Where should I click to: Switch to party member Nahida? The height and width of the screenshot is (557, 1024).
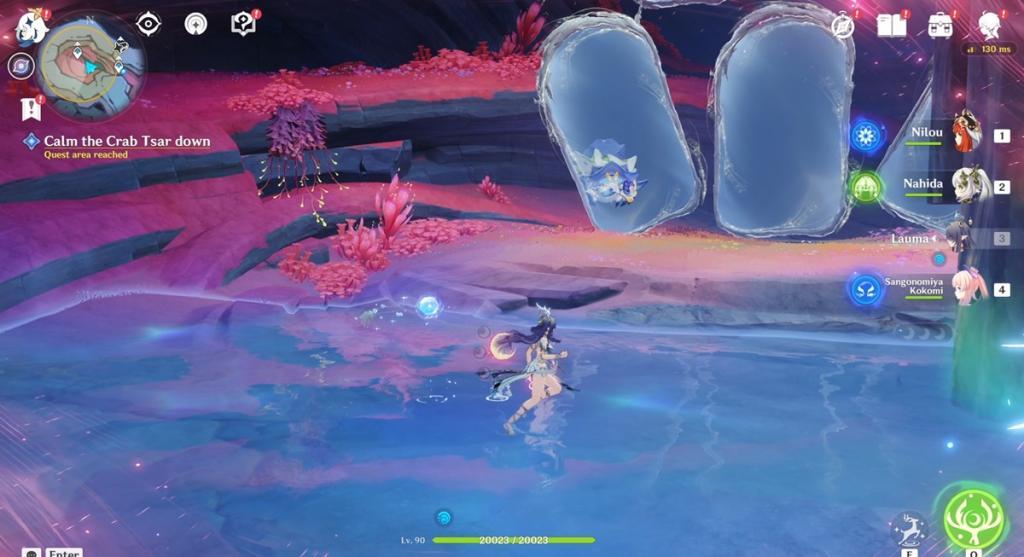tap(964, 186)
